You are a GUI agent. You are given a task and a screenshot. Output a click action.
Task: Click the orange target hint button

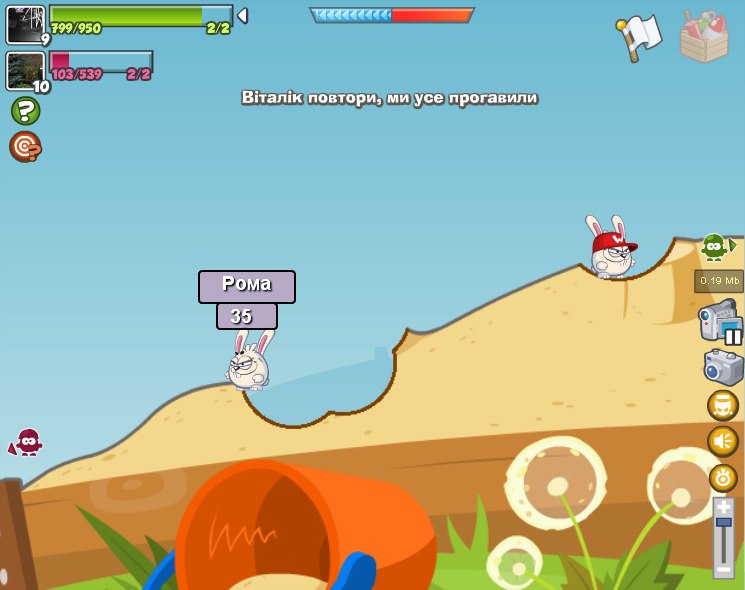(x=25, y=147)
